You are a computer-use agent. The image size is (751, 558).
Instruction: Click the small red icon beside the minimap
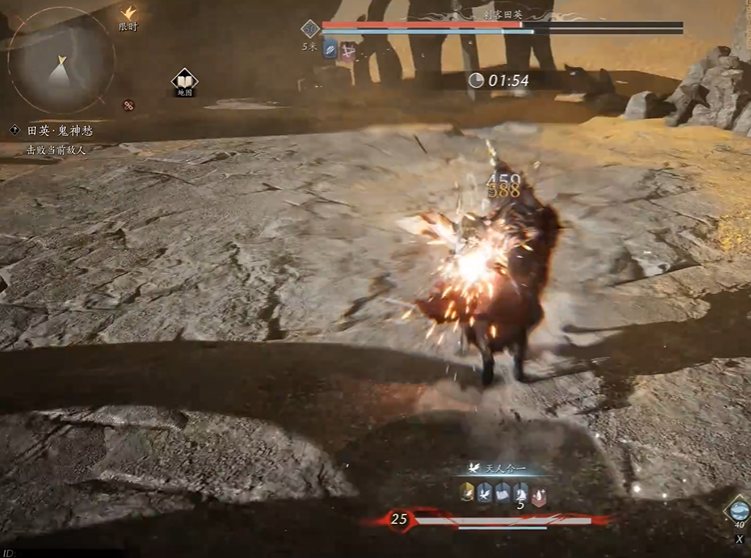click(129, 105)
